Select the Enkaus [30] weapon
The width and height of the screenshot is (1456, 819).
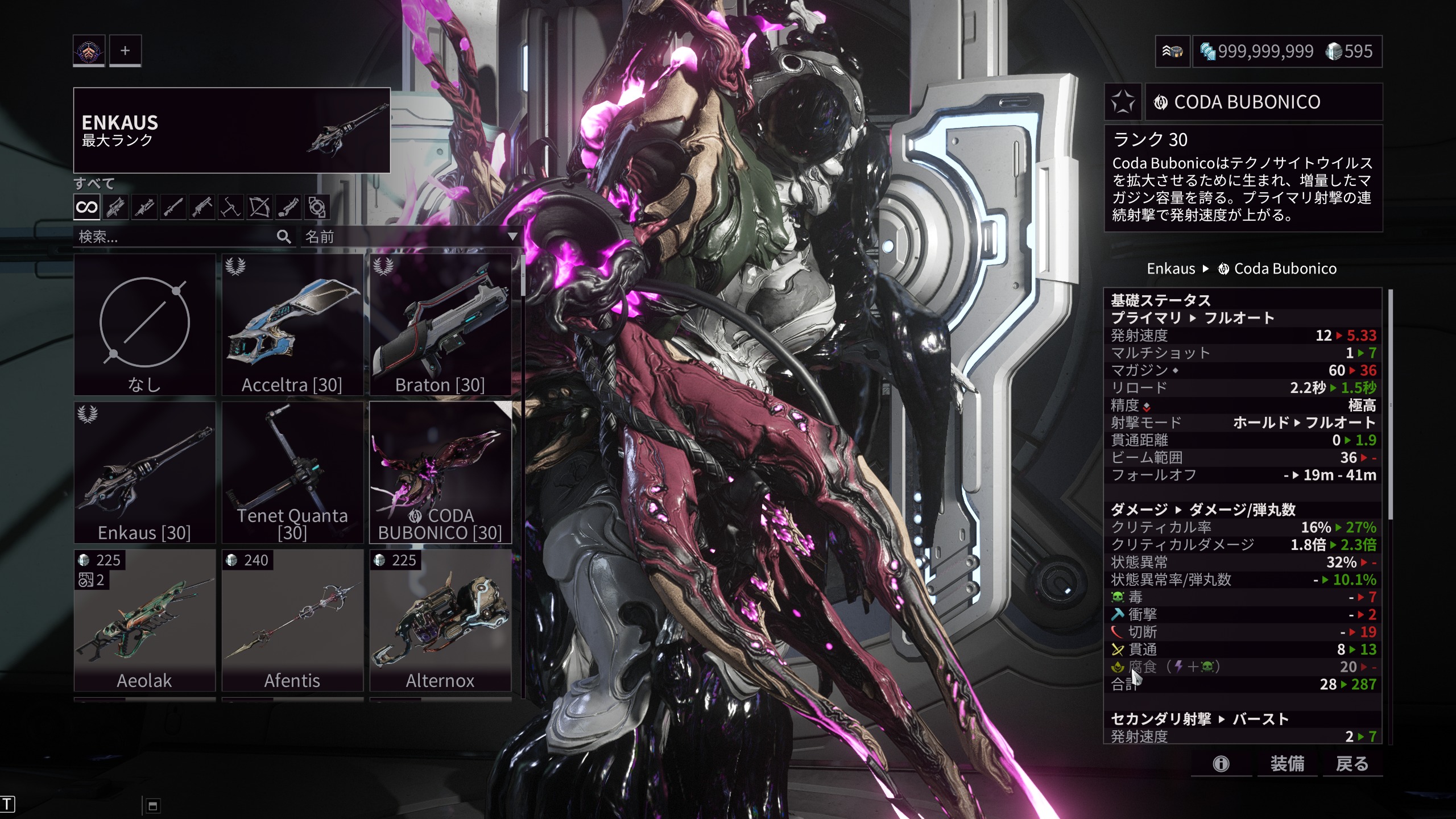[144, 473]
